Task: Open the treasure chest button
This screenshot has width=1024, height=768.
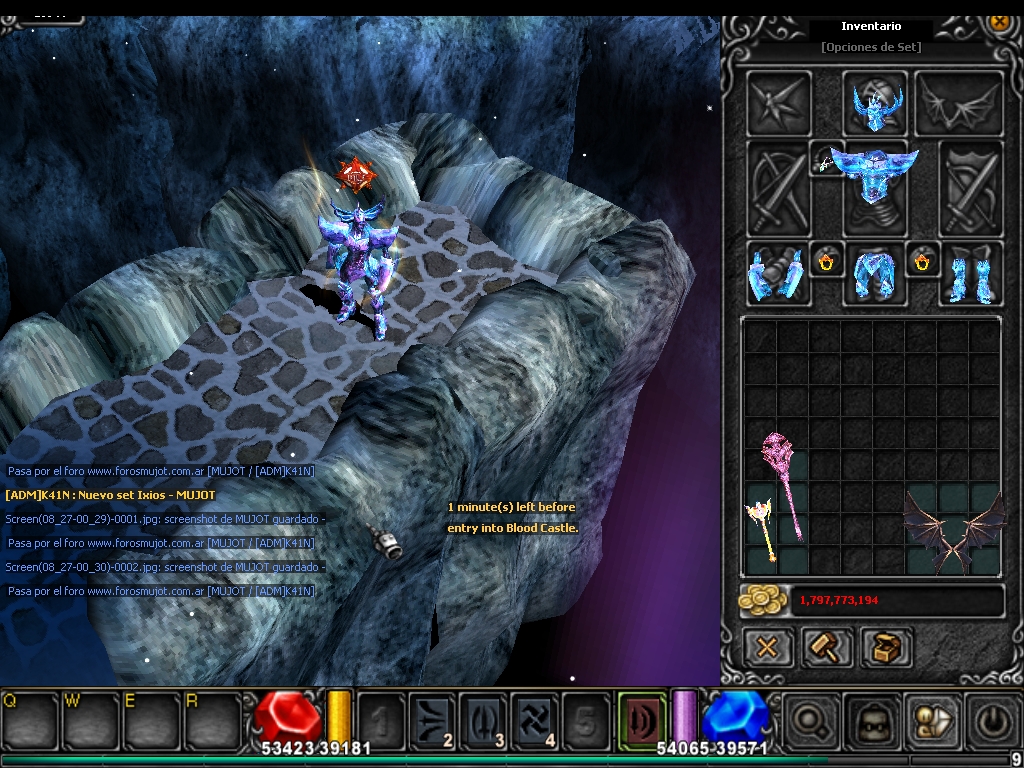Action: [x=885, y=647]
